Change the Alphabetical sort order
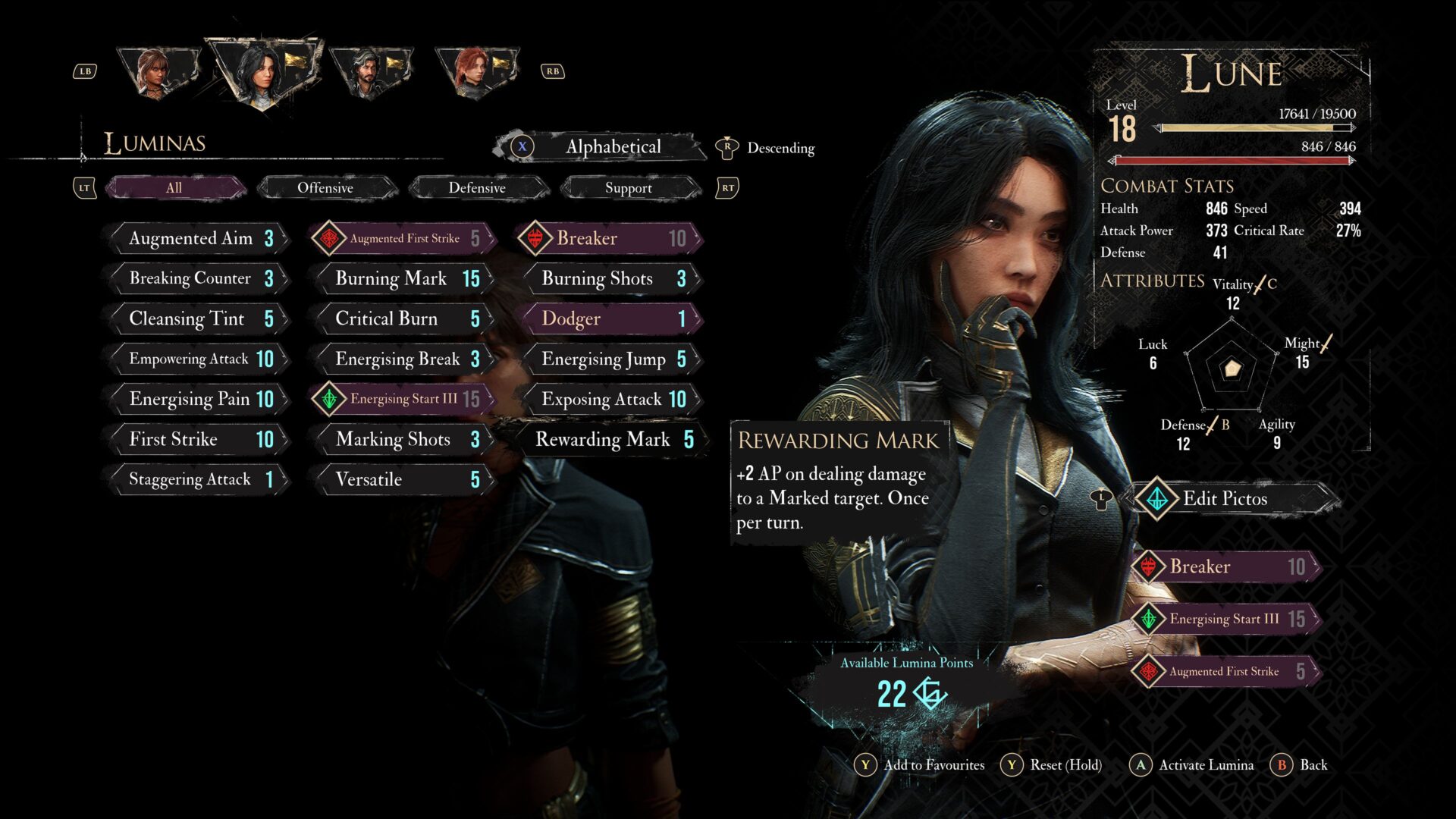The width and height of the screenshot is (1456, 819). tap(611, 147)
